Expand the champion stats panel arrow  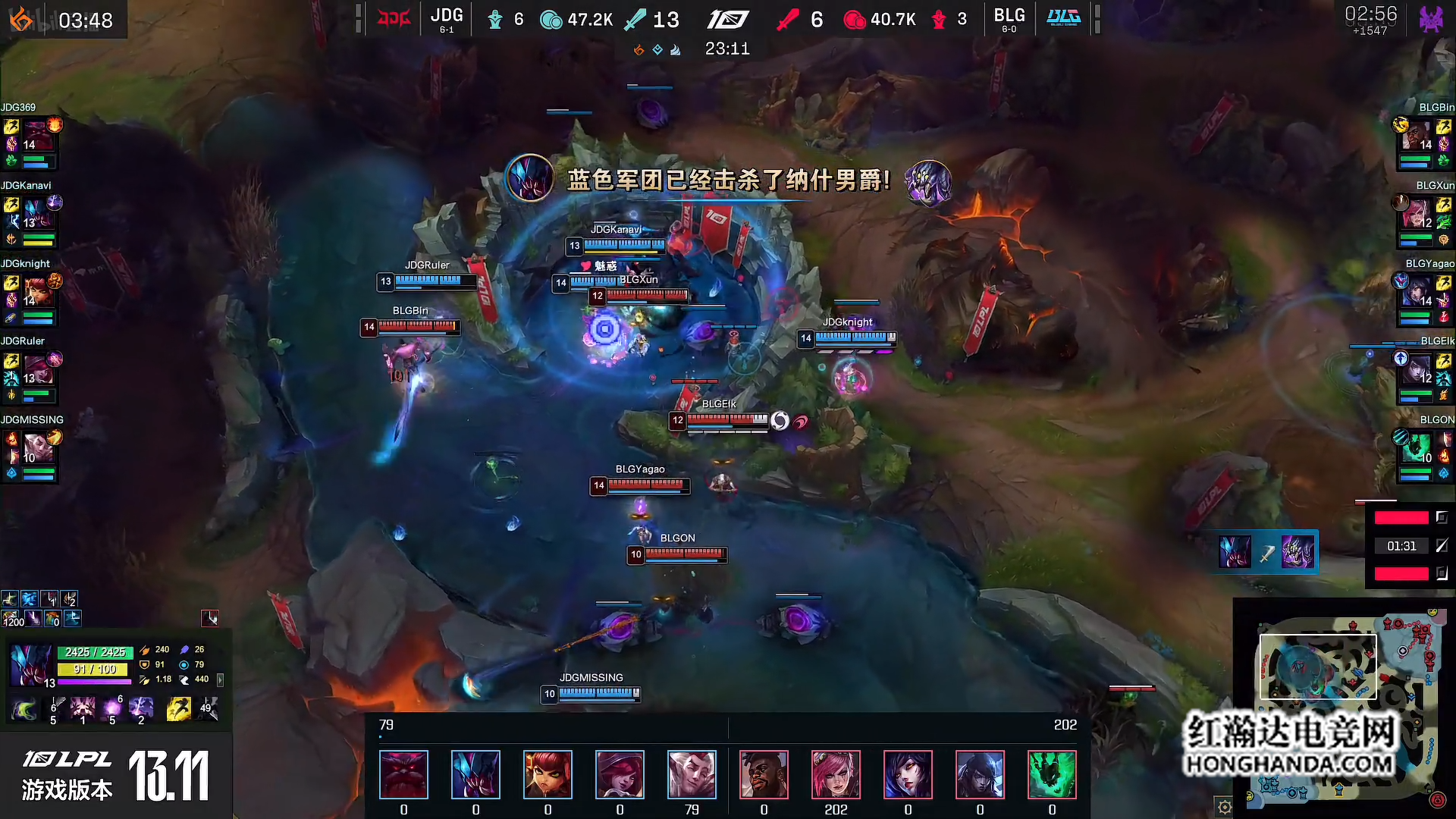click(x=221, y=680)
